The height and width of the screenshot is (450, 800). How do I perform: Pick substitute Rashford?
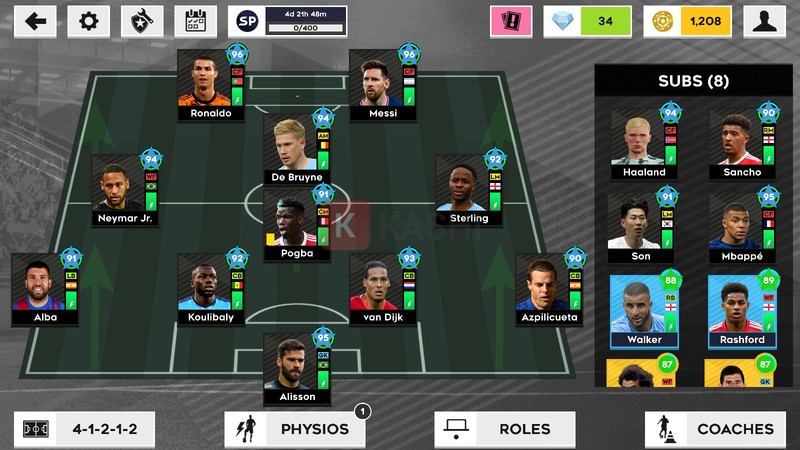coord(742,310)
